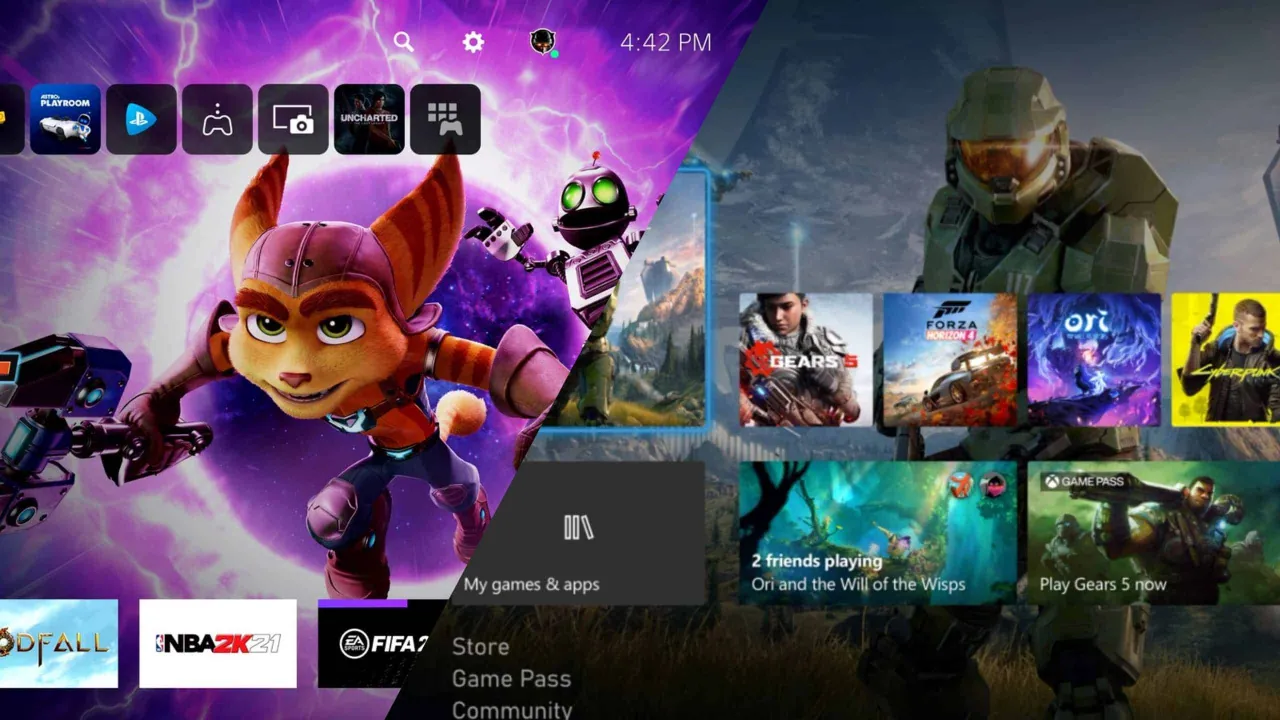Screen dimensions: 1280x720
Task: Select the Game Pass menu entry
Action: [511, 679]
